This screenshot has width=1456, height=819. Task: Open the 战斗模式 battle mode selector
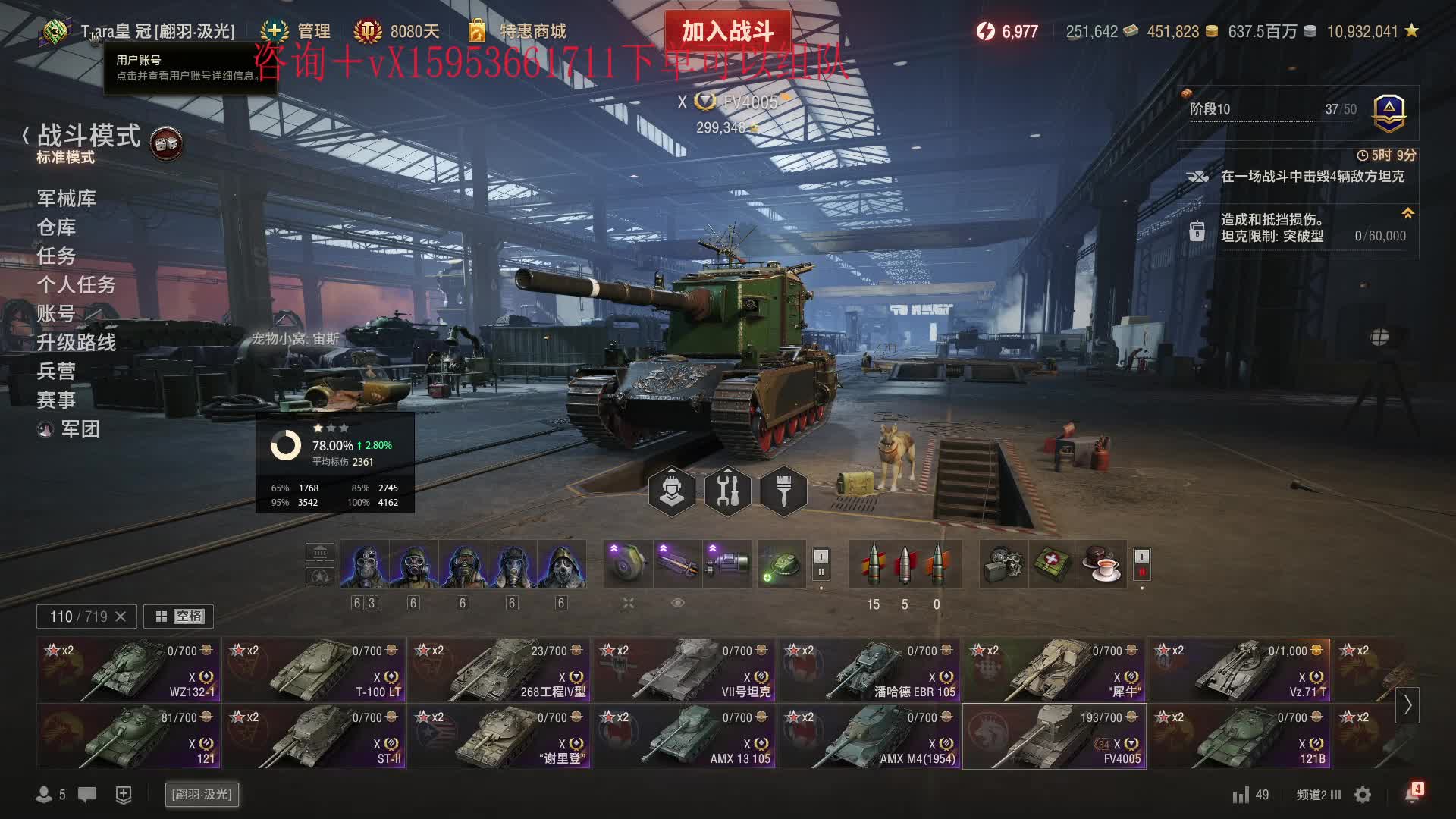pos(89,136)
